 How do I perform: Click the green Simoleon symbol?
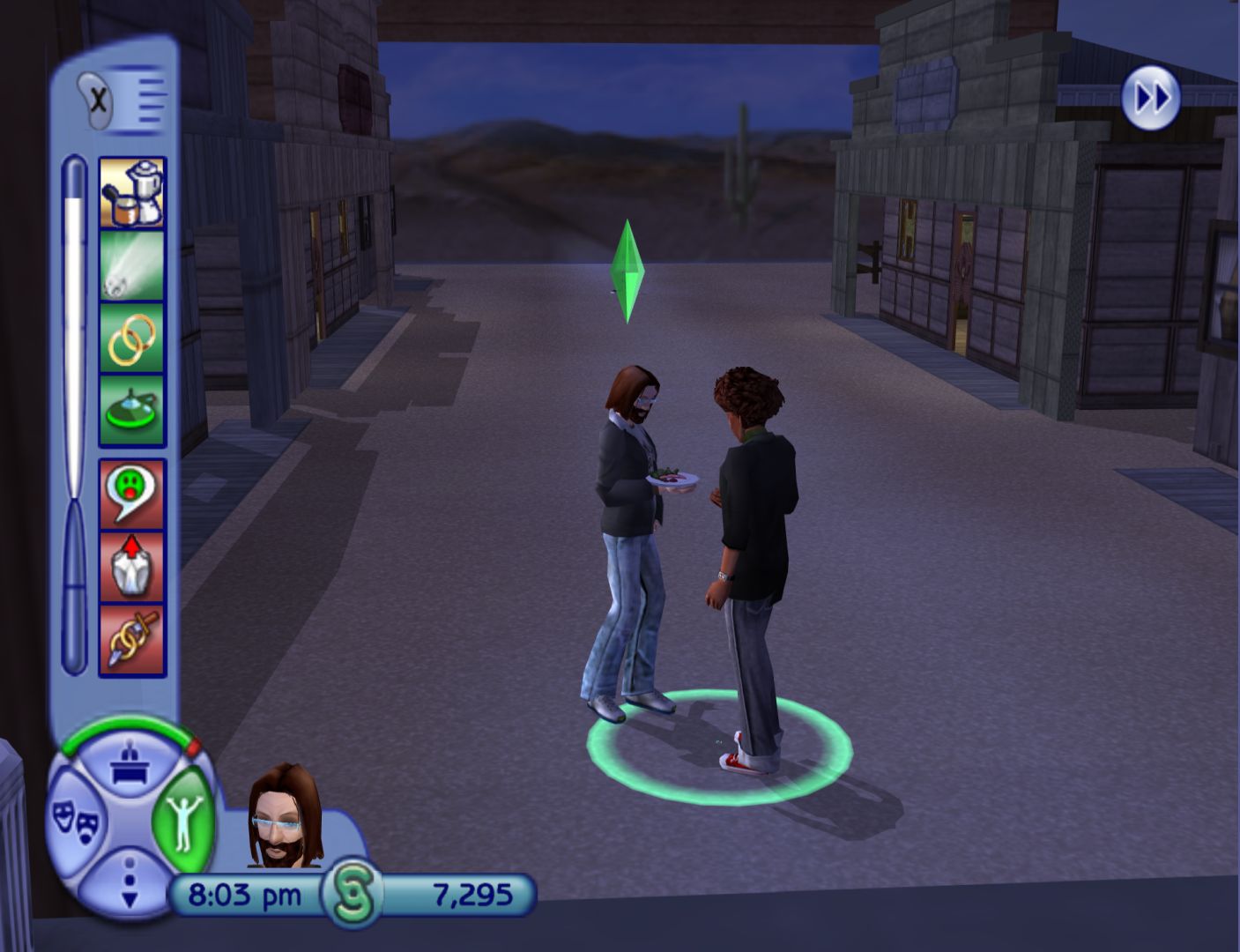[x=352, y=895]
